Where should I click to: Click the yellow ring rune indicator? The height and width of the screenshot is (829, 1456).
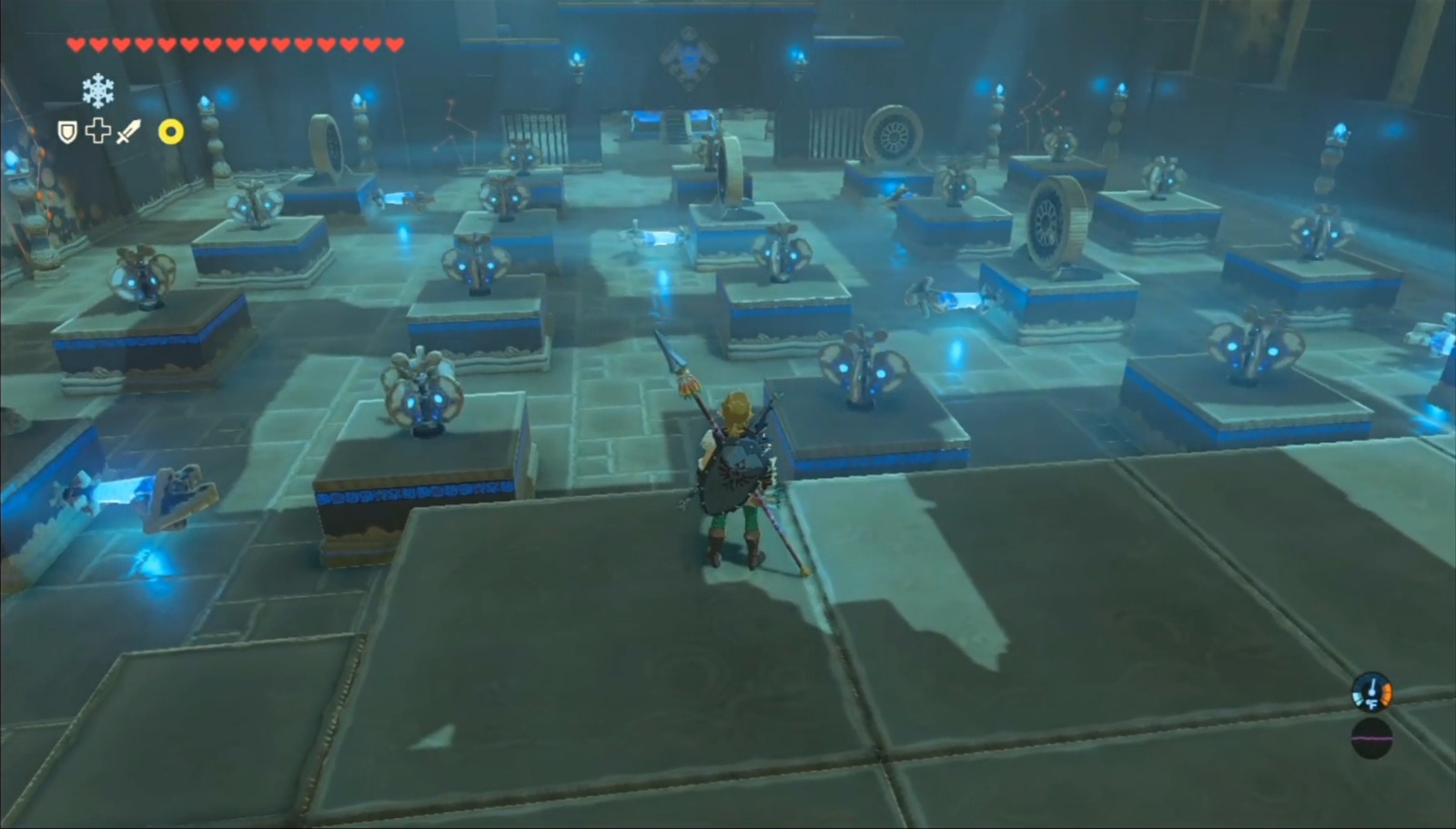click(170, 134)
